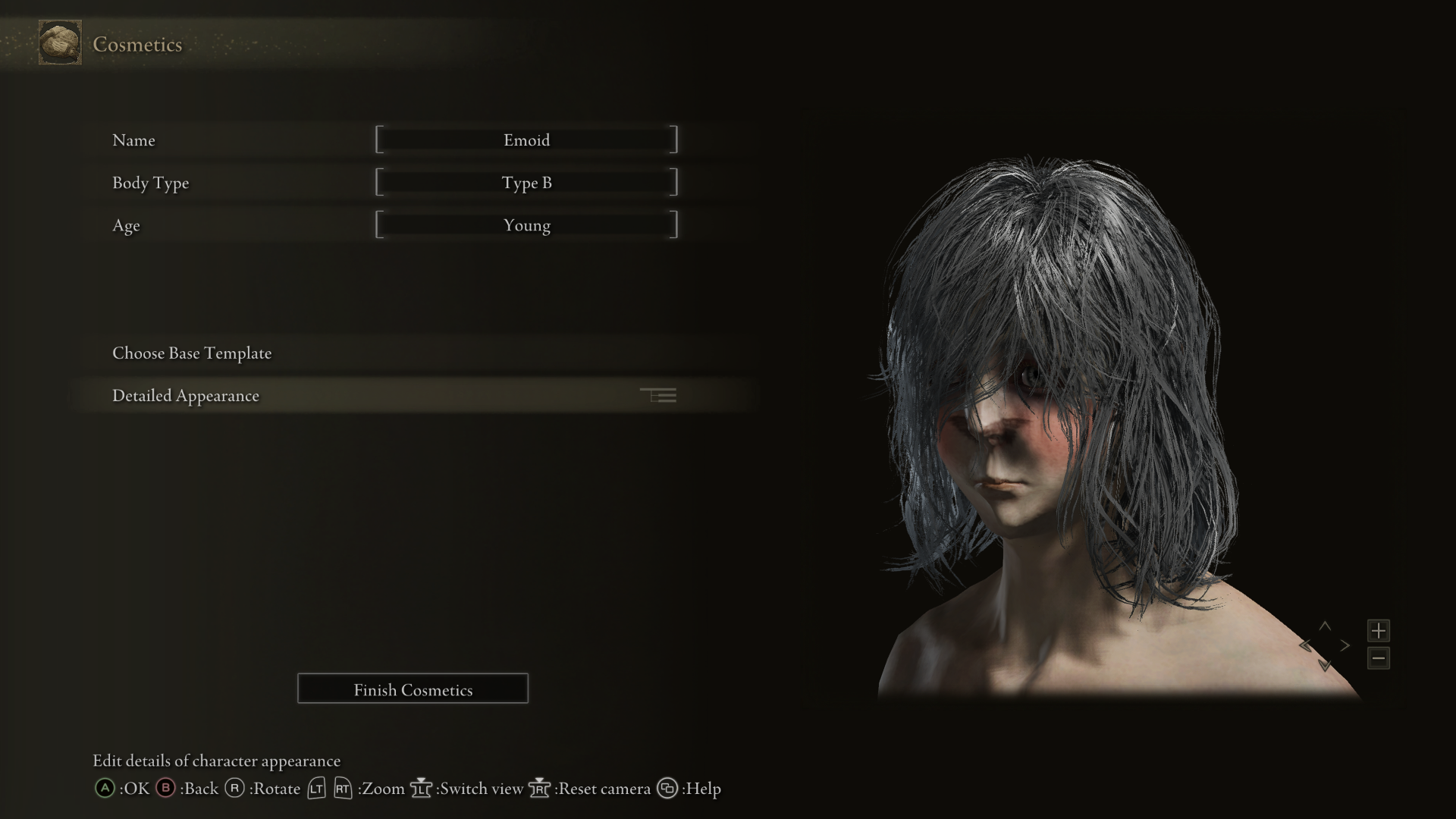The width and height of the screenshot is (1456, 819).
Task: Zoom in with the plus button
Action: pos(1378,630)
